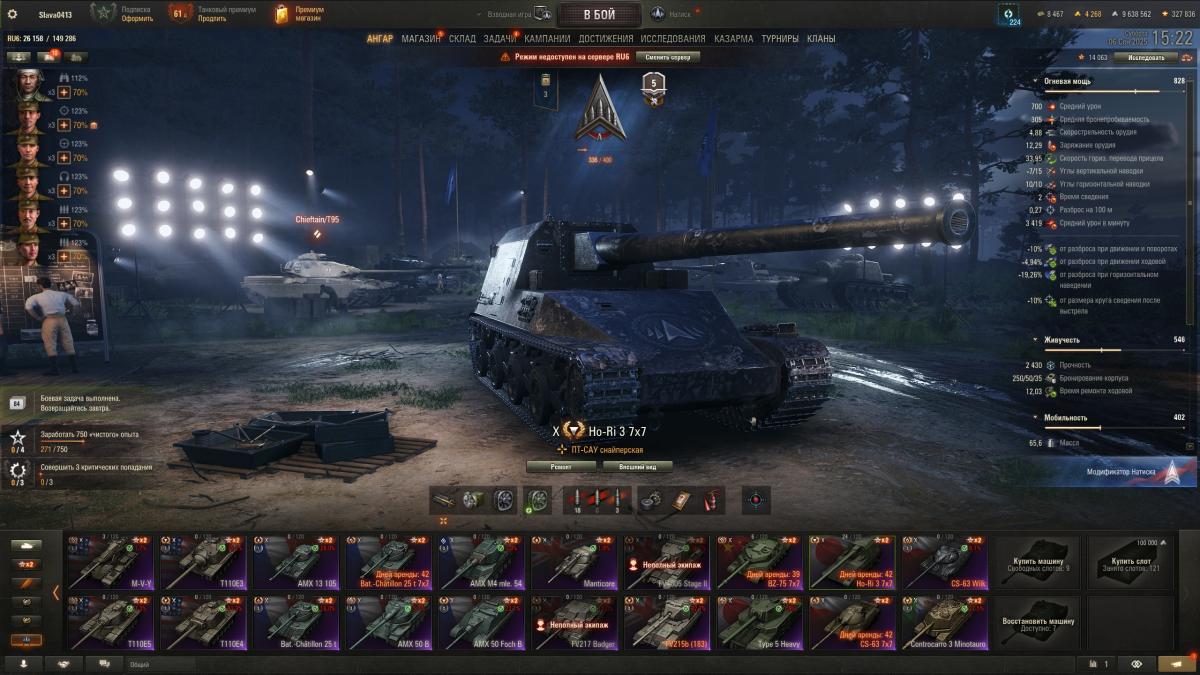Image resolution: width=1200 pixels, height=675 pixels.
Task: Pick the Controcarro 3 Minotauro tank
Action: [x=945, y=622]
